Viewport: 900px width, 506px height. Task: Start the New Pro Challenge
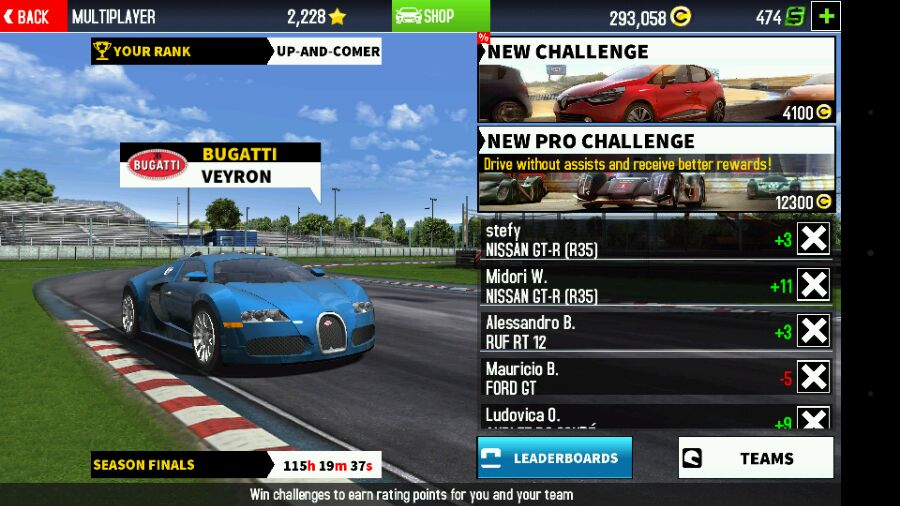point(656,169)
